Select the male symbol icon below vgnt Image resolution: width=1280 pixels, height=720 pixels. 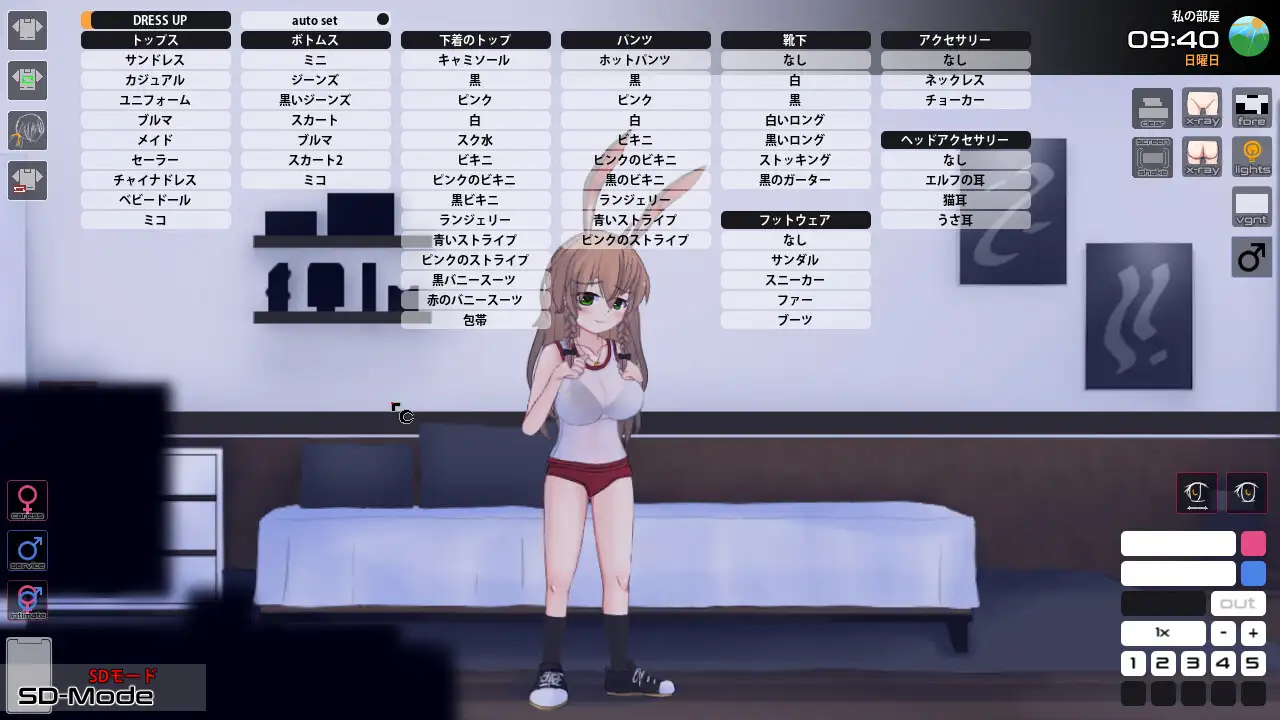[1251, 257]
